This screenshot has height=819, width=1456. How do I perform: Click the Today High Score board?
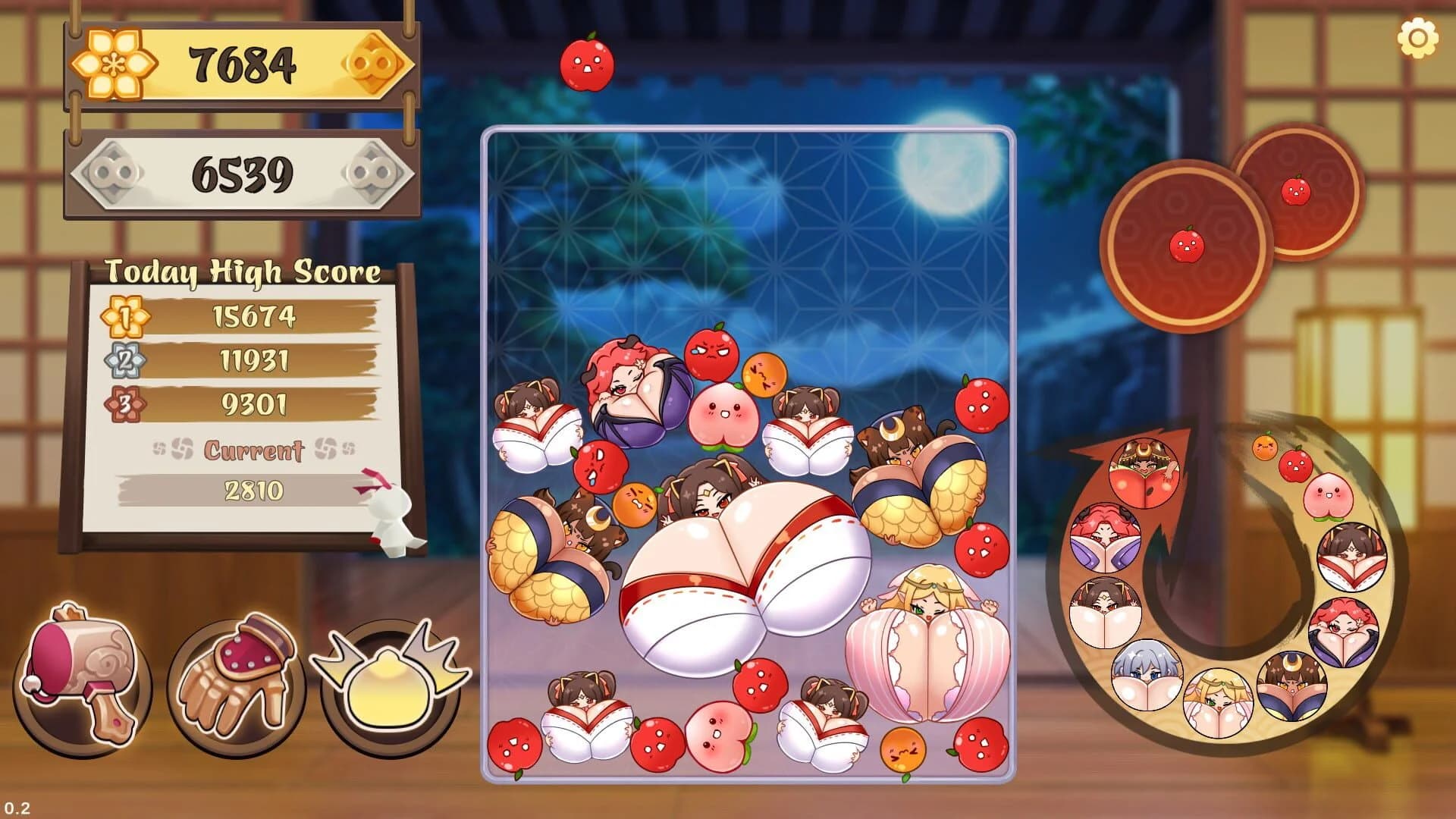point(243,269)
